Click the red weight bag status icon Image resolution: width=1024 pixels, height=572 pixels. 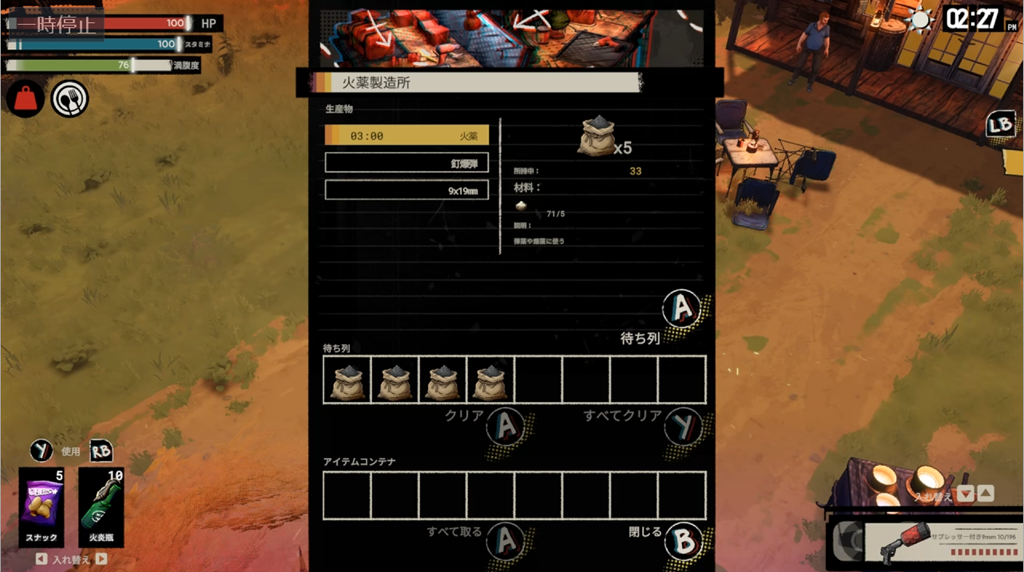pyautogui.click(x=25, y=98)
